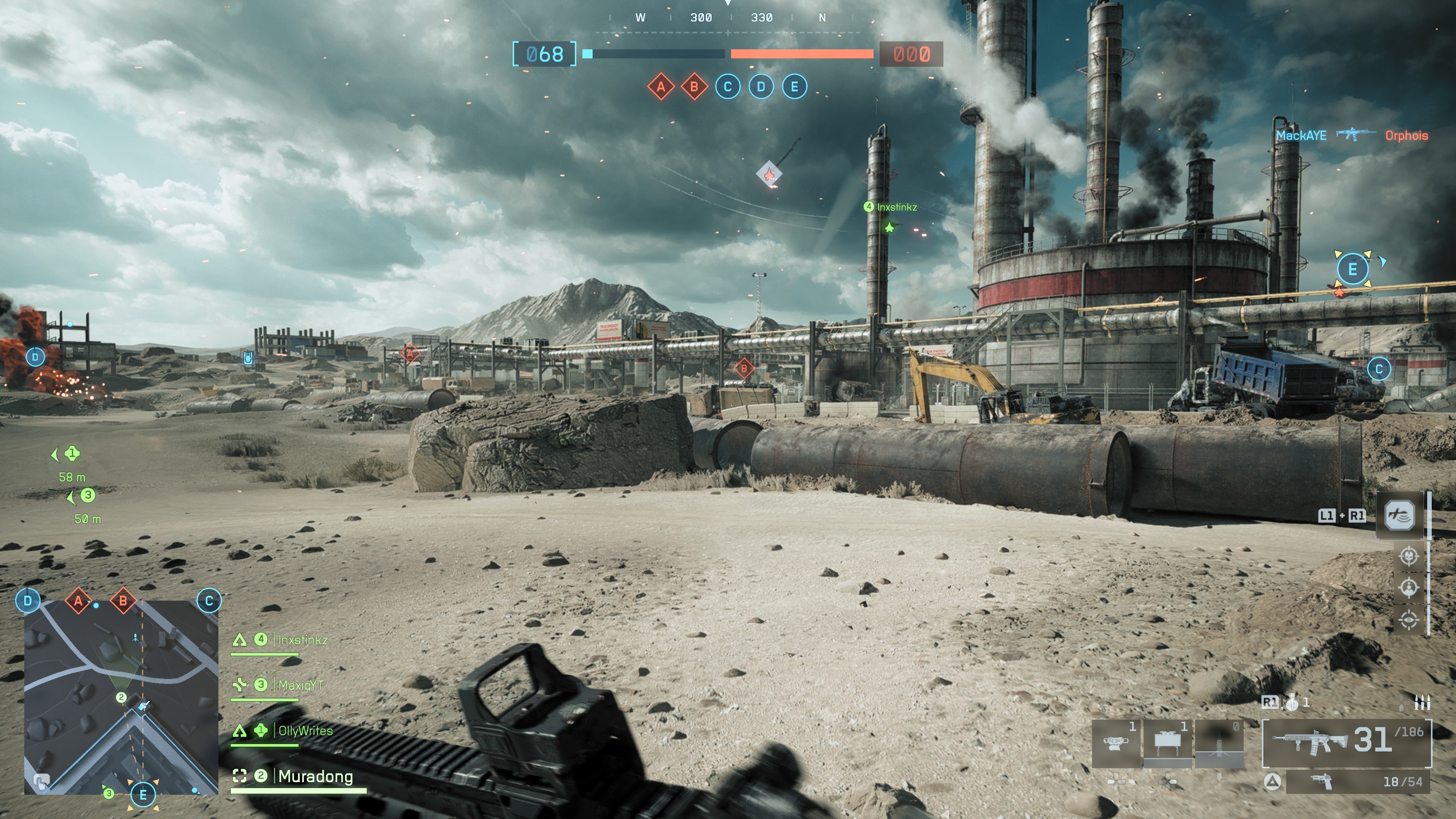Image resolution: width=1456 pixels, height=819 pixels.
Task: Click the soldier crosshair trait icon
Action: [1409, 588]
